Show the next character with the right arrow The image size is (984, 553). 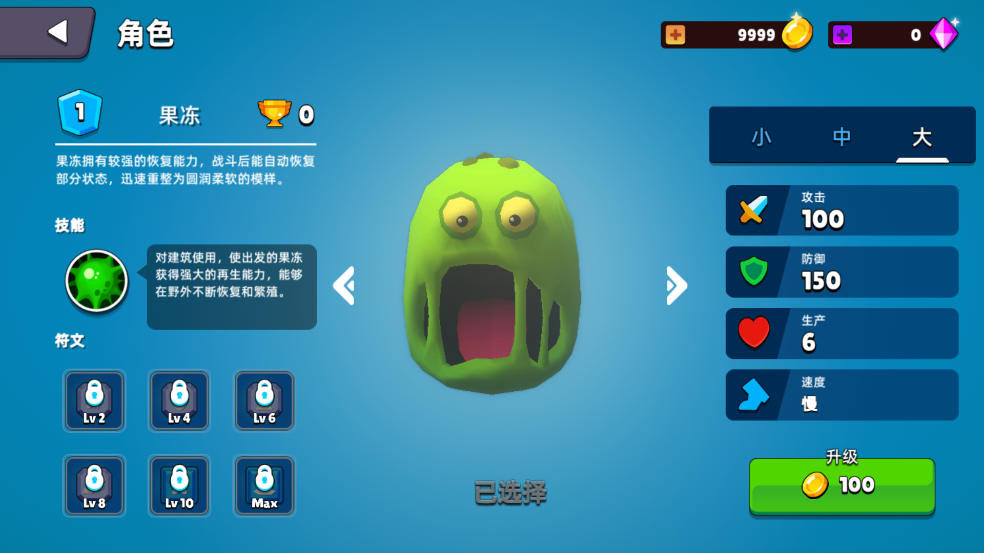point(676,286)
